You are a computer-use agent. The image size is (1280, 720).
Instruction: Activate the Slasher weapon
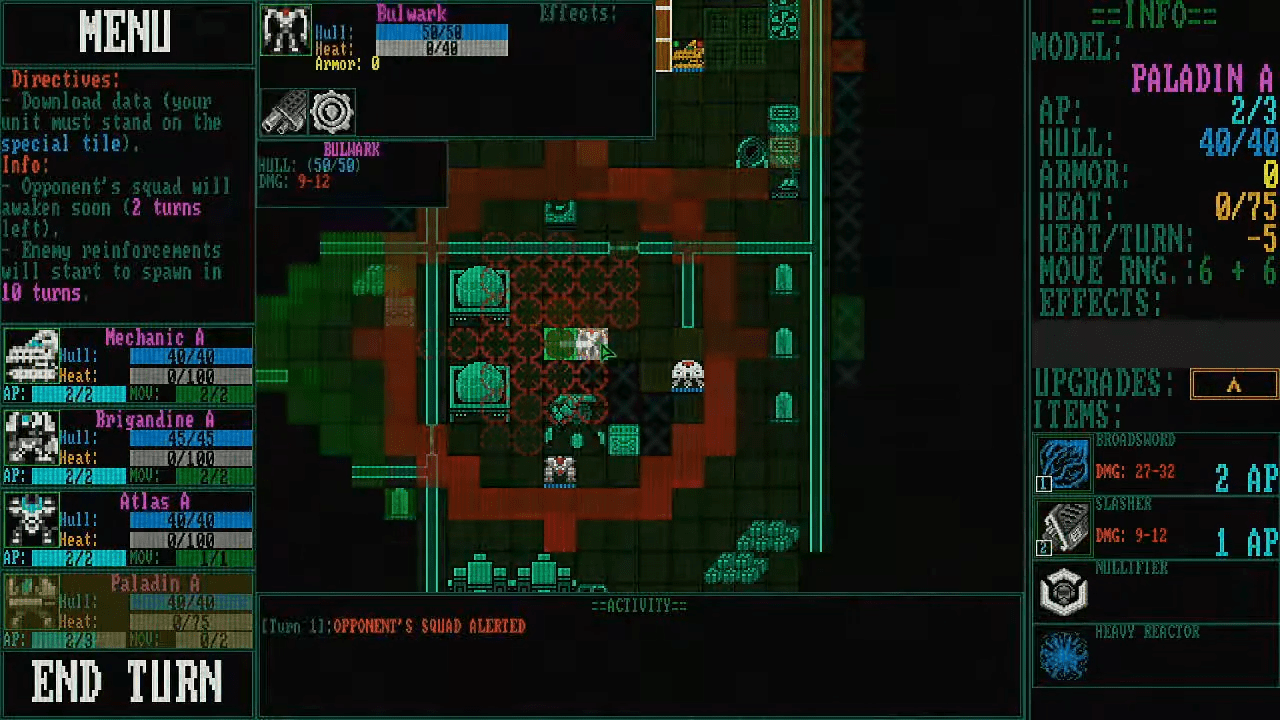click(1155, 528)
